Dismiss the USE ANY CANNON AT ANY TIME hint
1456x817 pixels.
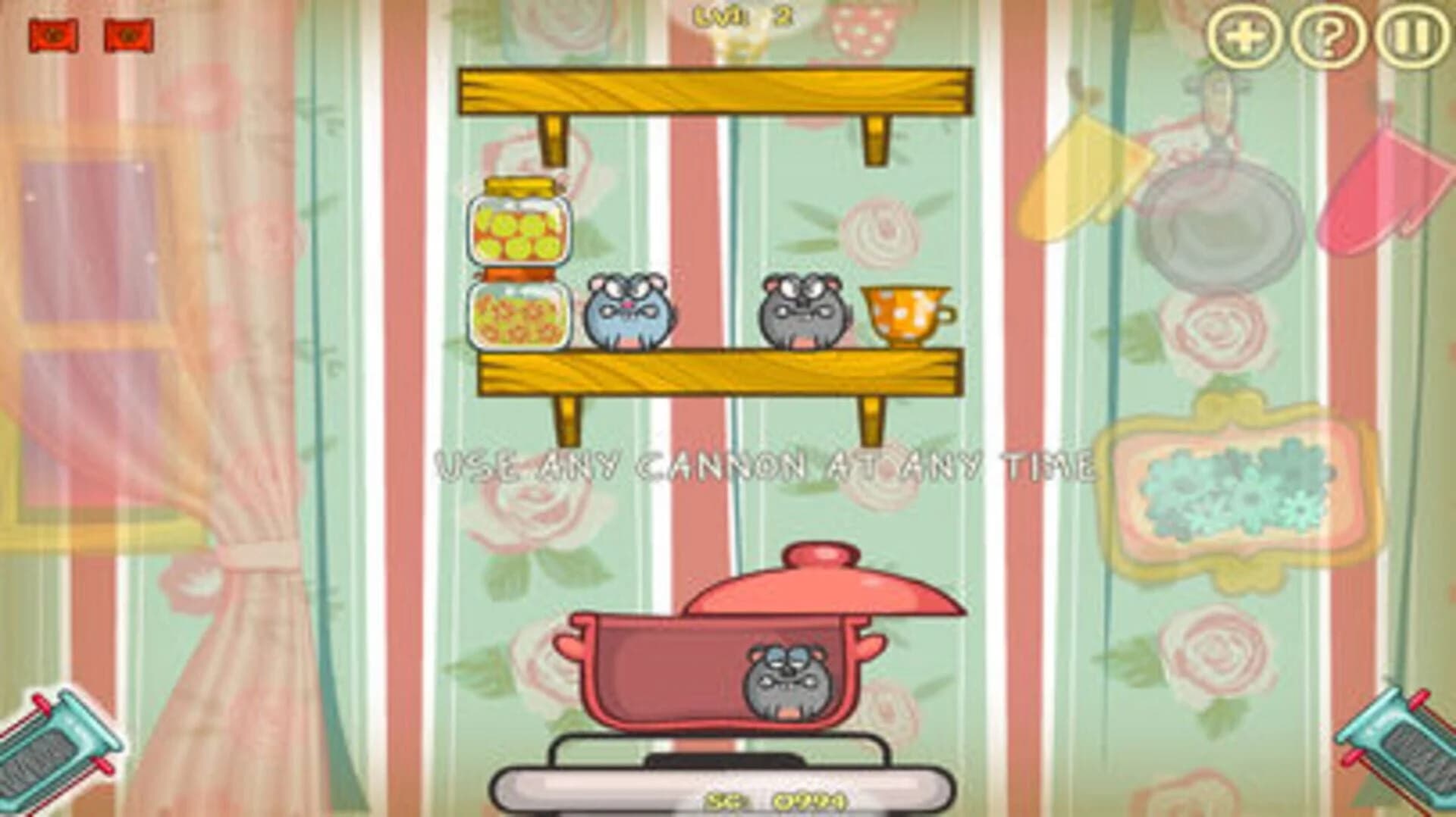click(x=766, y=466)
